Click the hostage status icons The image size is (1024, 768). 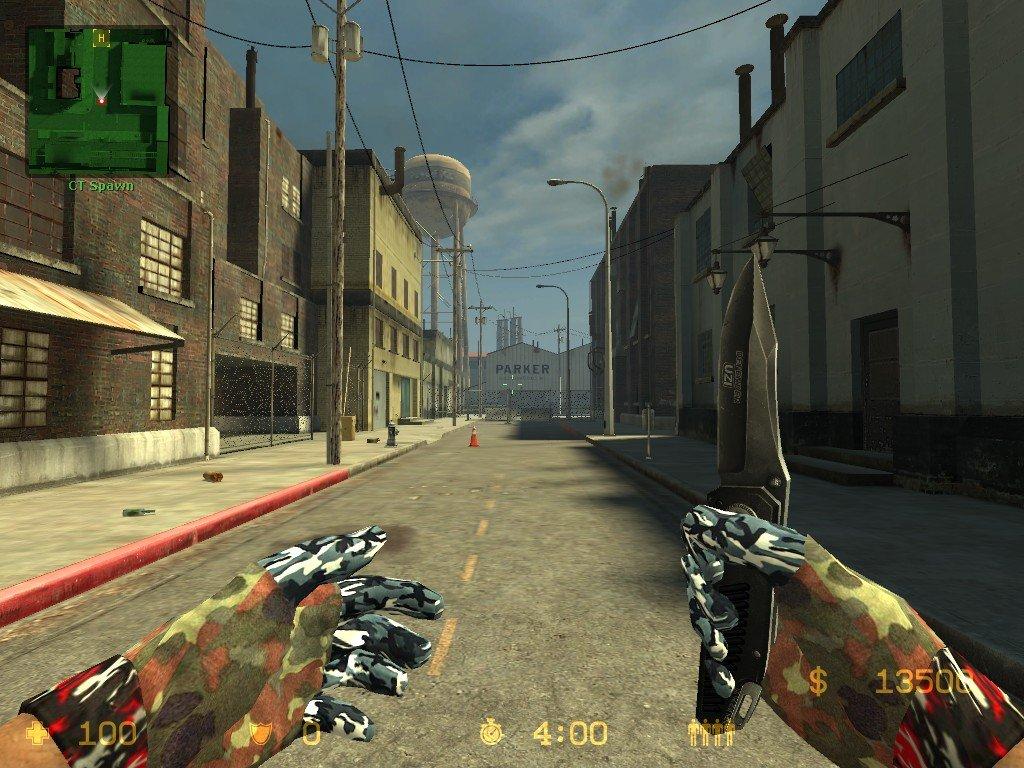pos(711,733)
